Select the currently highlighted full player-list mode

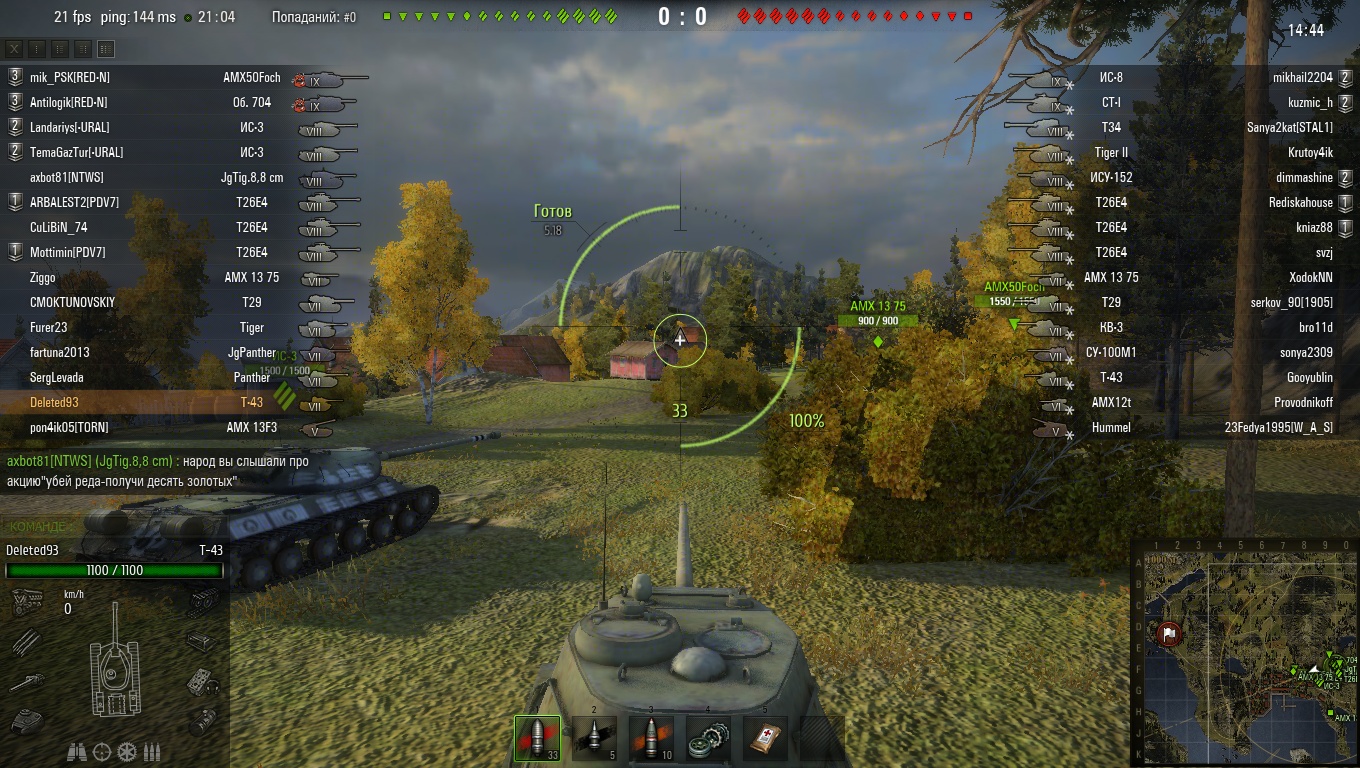point(106,49)
